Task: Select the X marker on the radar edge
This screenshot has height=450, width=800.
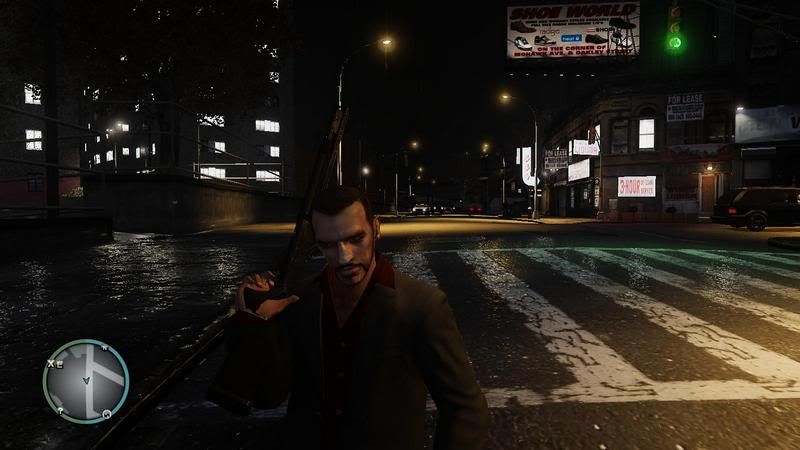Action: coord(50,363)
